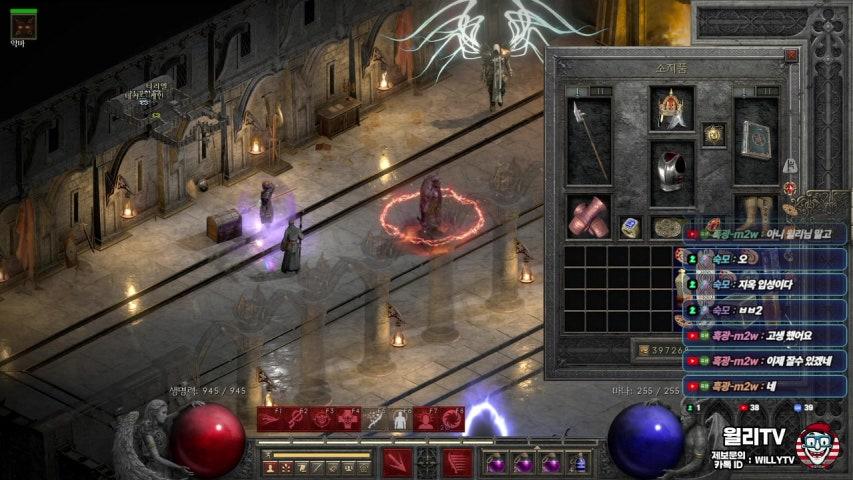This screenshot has width=853, height=480.
Task: Pick the equipped helmet with red plume
Action: coord(671,108)
